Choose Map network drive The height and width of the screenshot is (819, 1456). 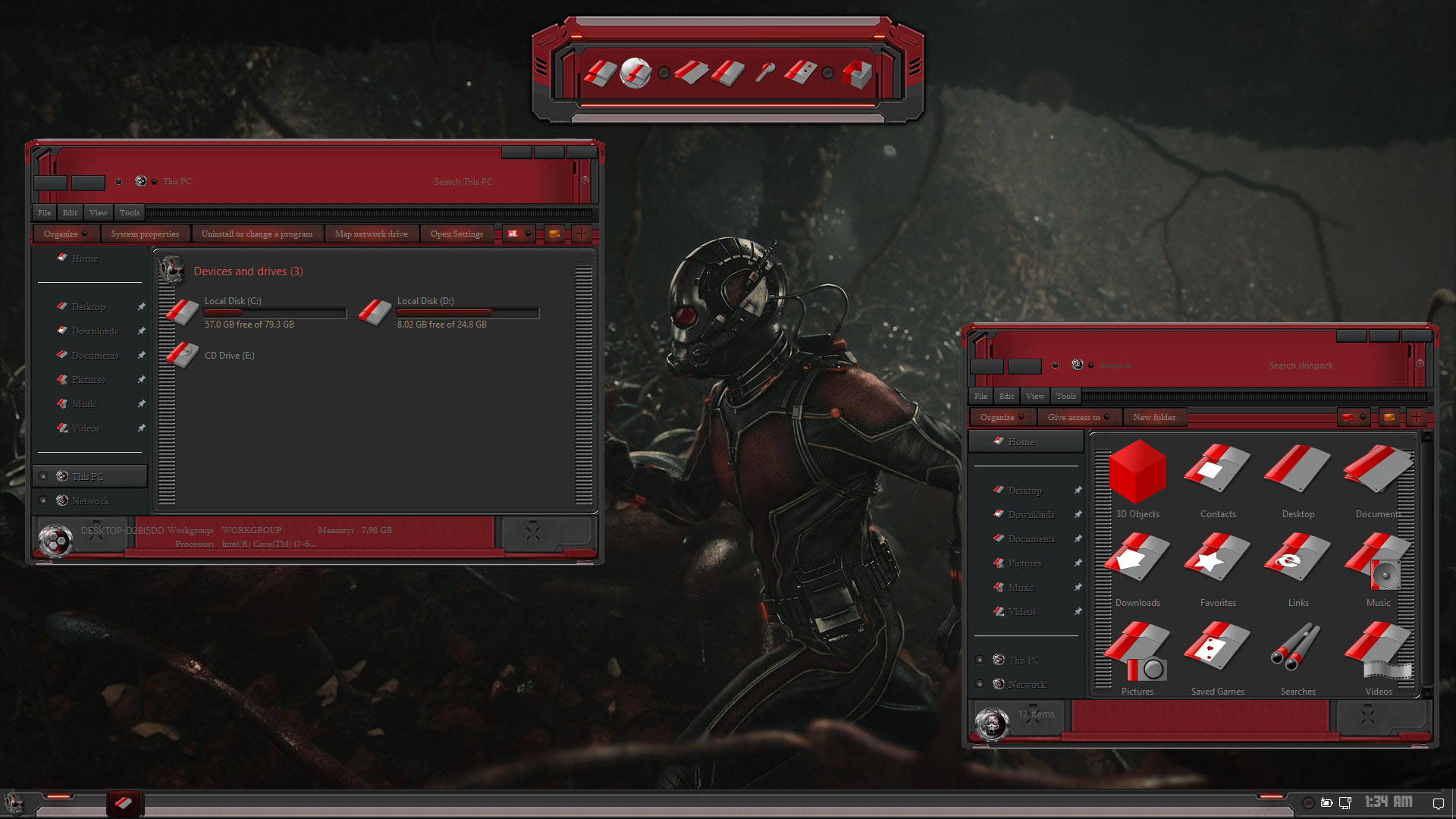tap(371, 234)
